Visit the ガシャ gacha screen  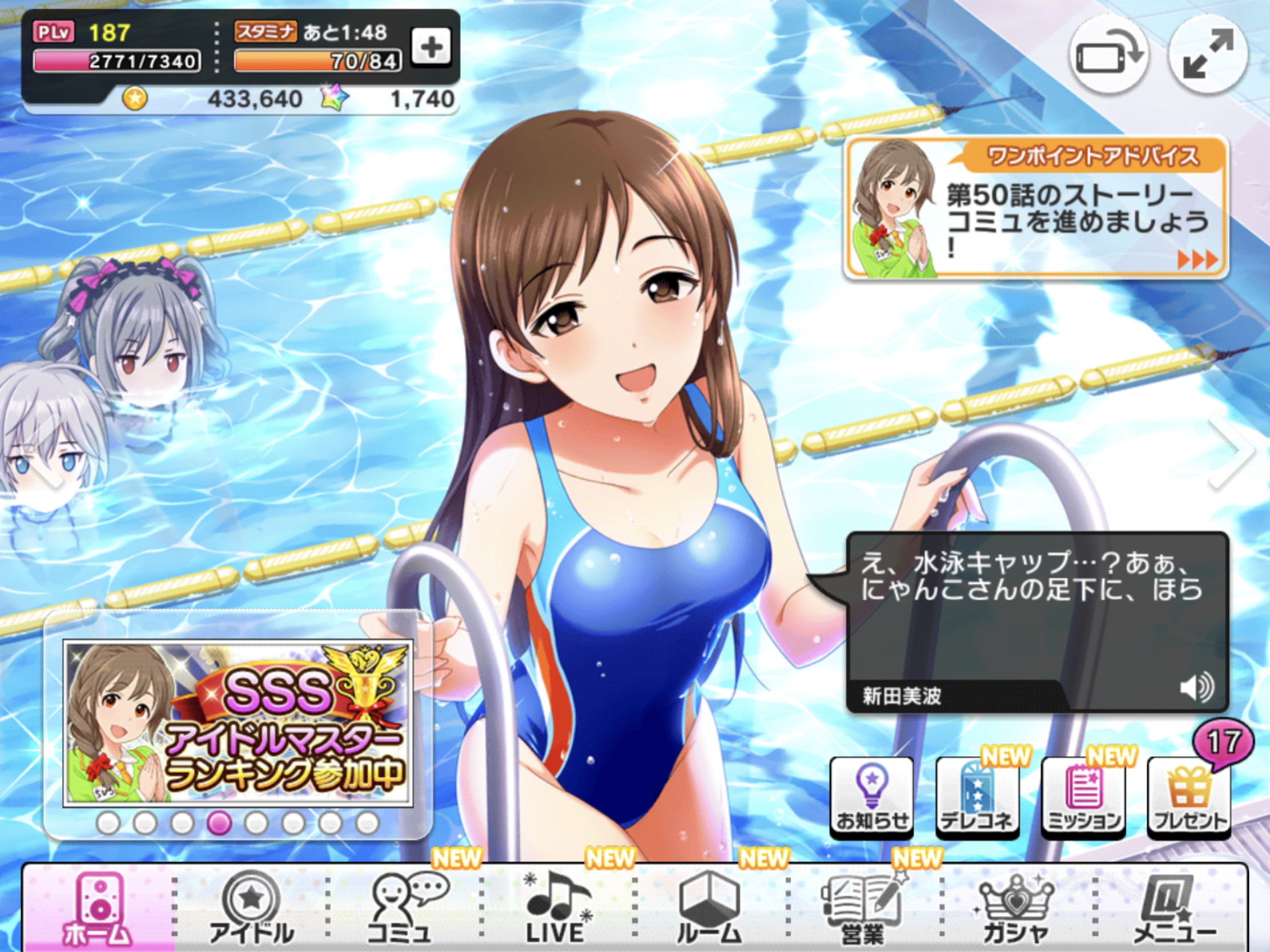pyautogui.click(x=1015, y=910)
